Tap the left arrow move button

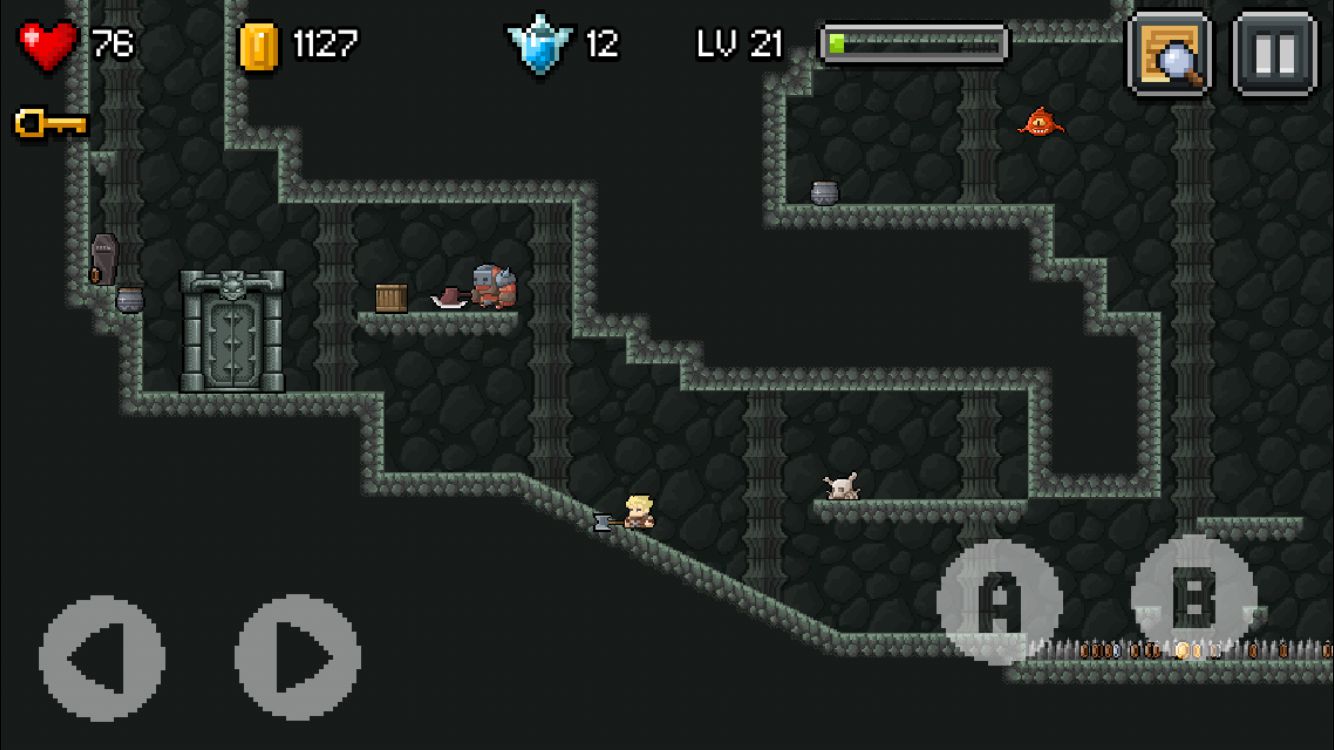pos(101,657)
